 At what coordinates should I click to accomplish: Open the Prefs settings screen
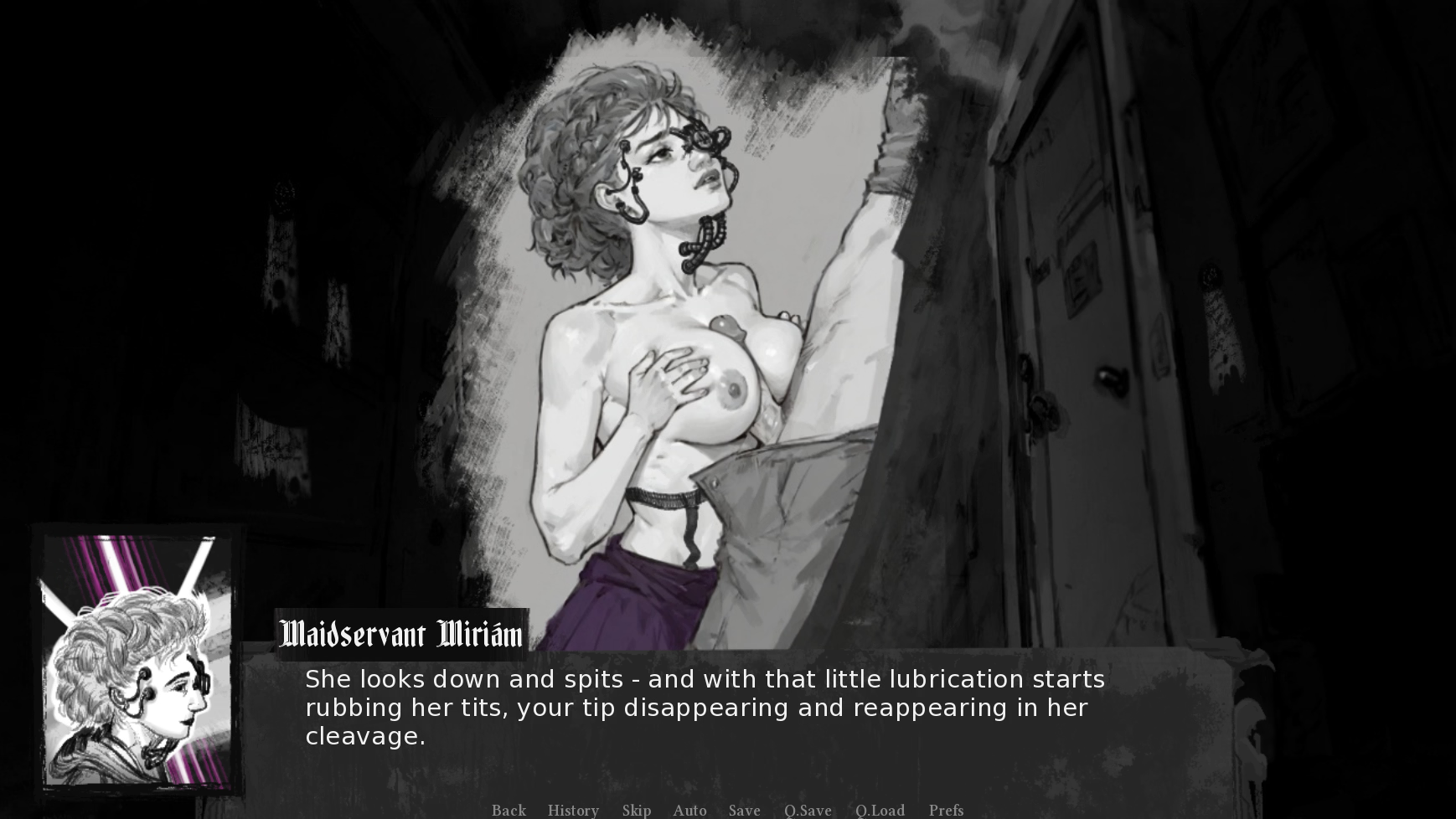946,810
